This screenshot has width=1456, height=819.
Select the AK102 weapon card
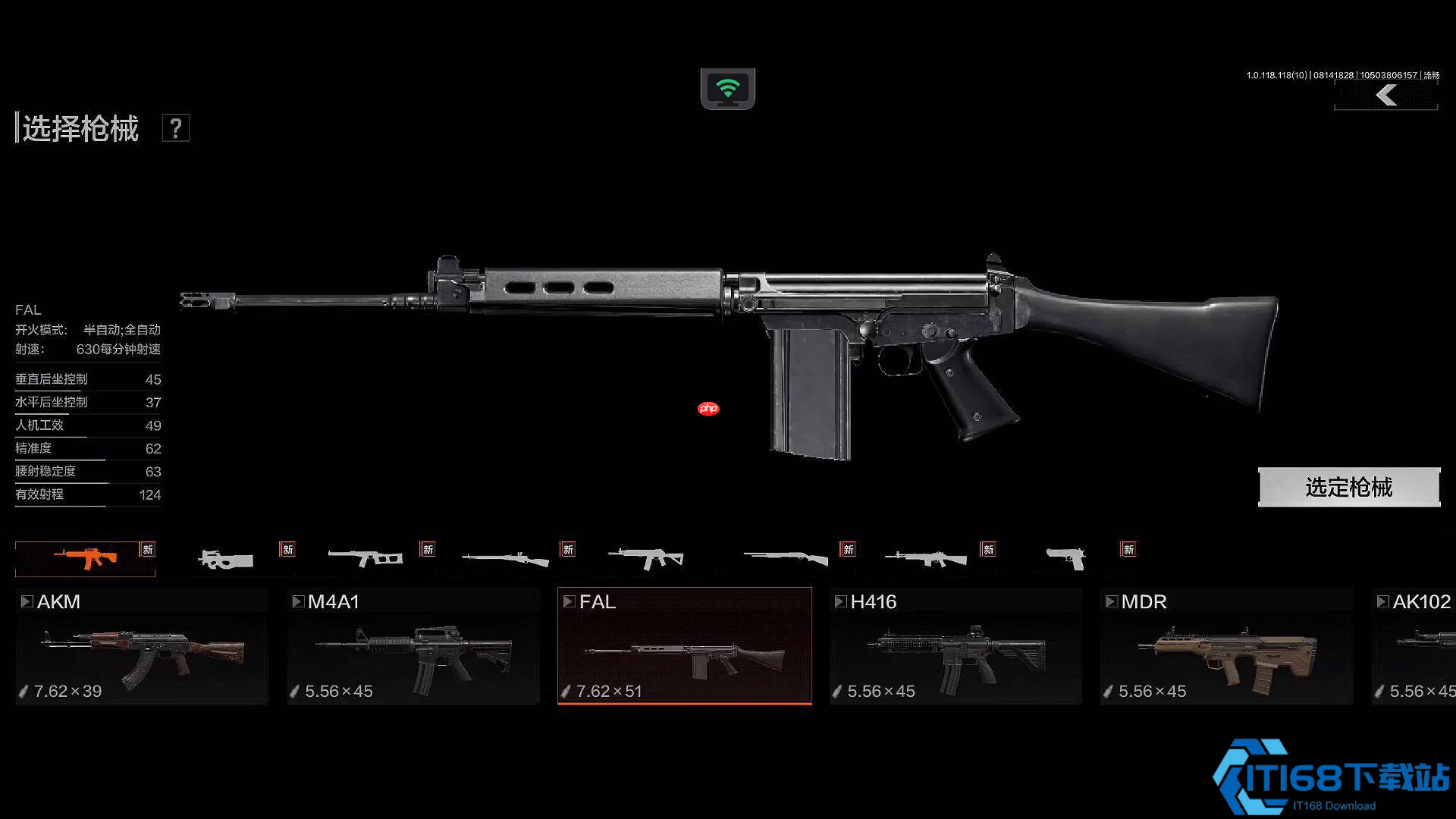coord(1415,646)
